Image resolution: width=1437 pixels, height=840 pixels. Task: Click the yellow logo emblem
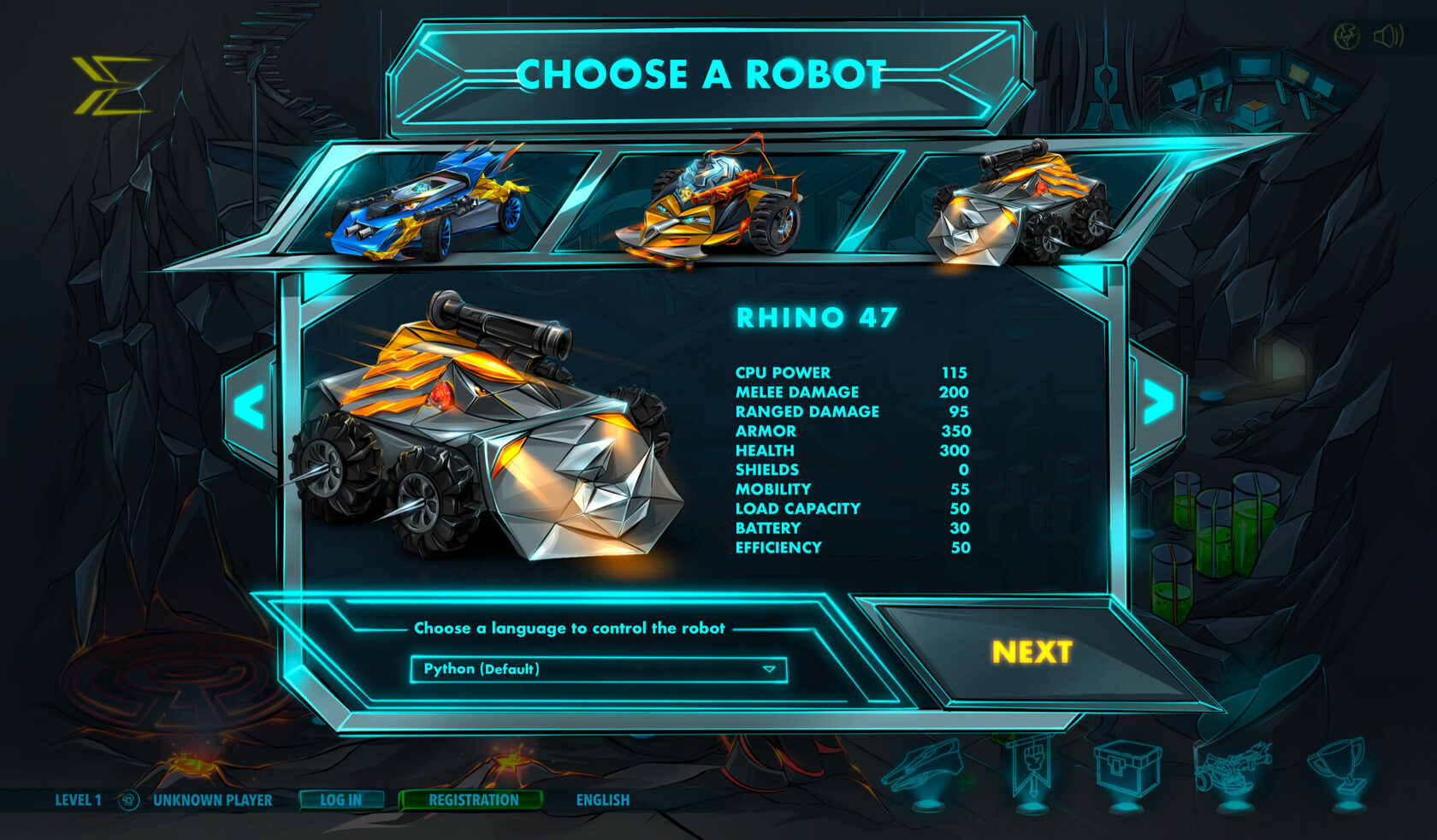tap(111, 86)
